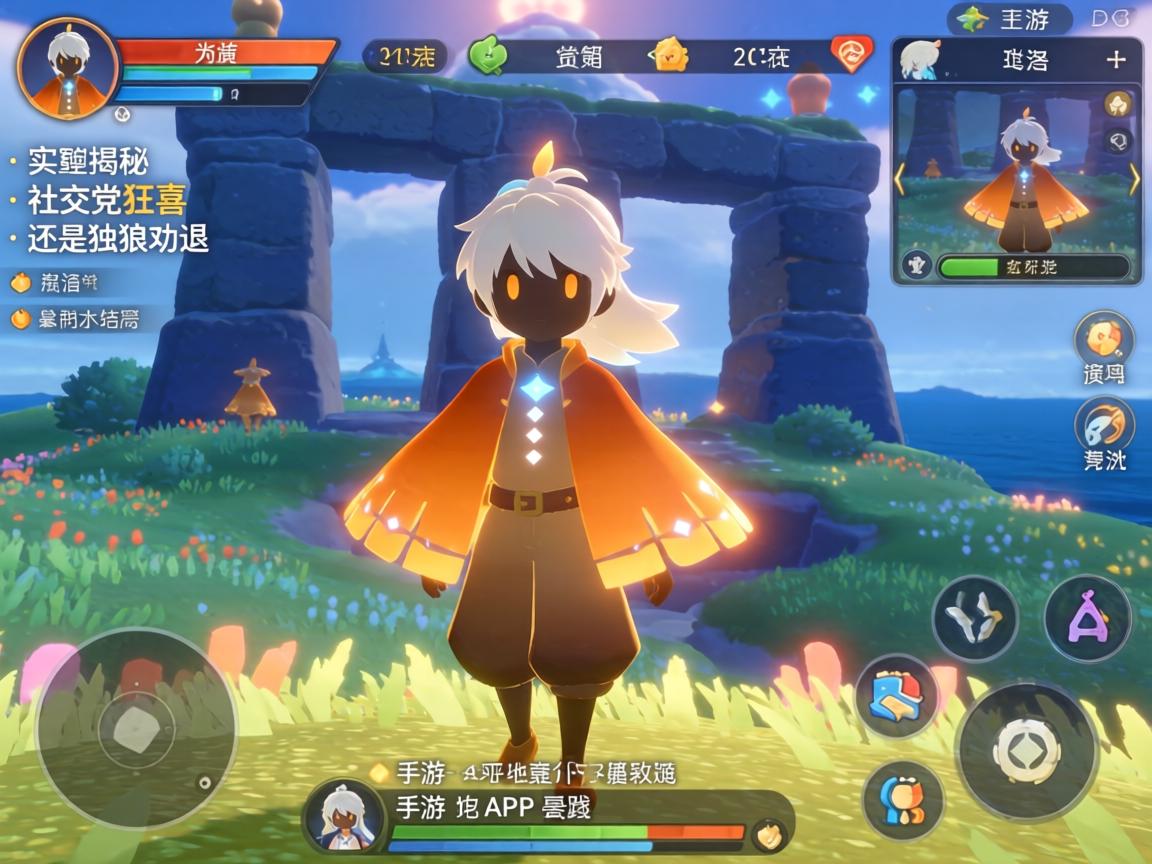Open the player portrait in the top-left

[68, 68]
